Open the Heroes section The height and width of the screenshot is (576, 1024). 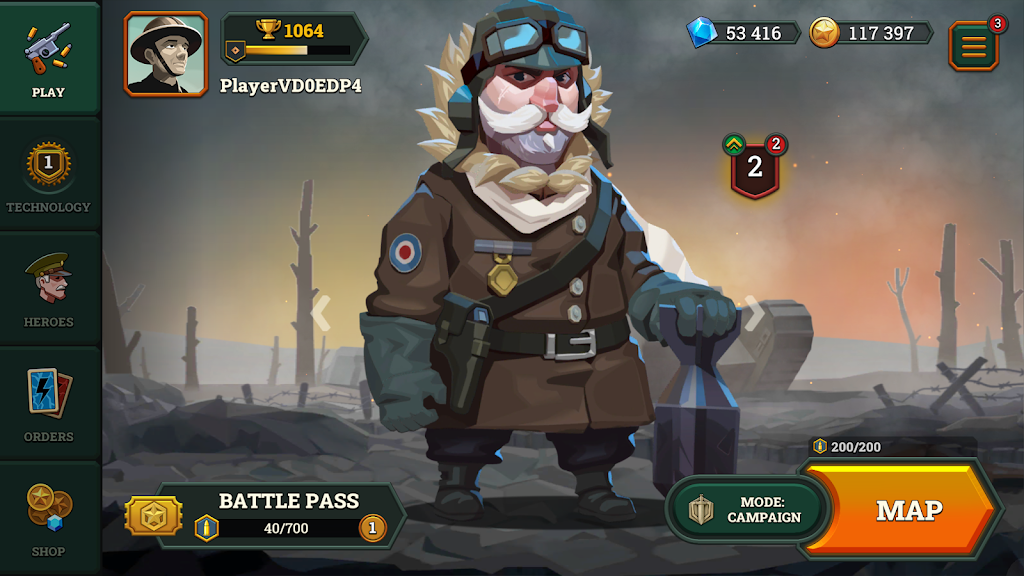coord(48,290)
